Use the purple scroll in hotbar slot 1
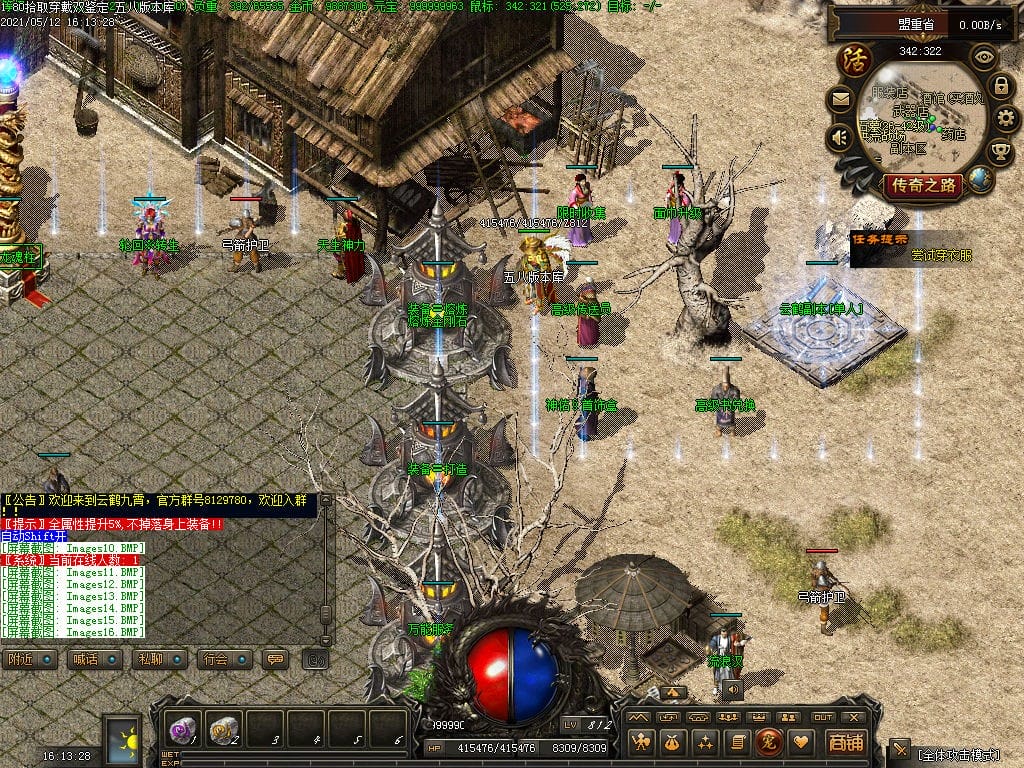1024x768 pixels. coord(182,727)
